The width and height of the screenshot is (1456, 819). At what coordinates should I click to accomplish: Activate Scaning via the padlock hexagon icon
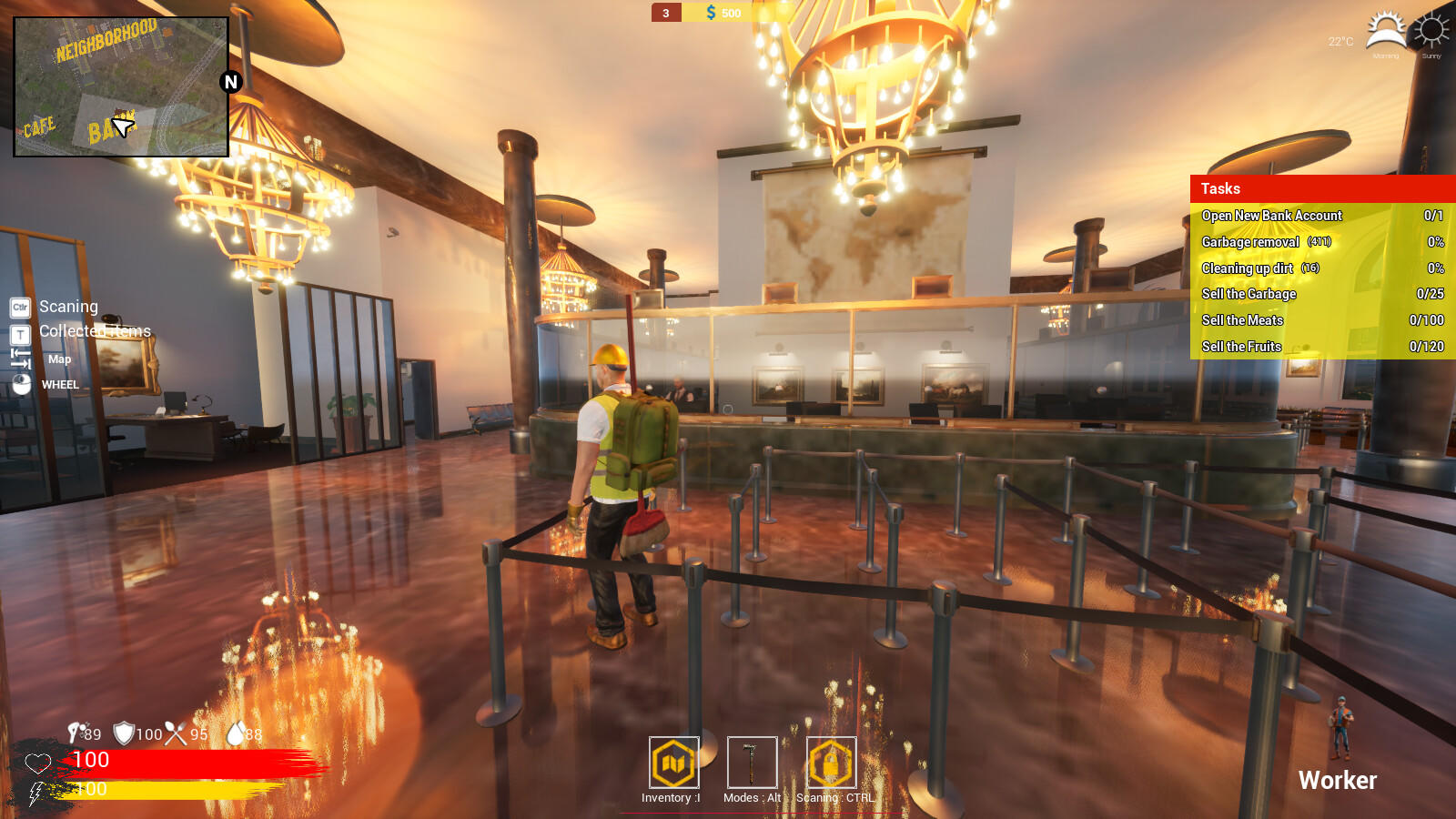point(829,764)
